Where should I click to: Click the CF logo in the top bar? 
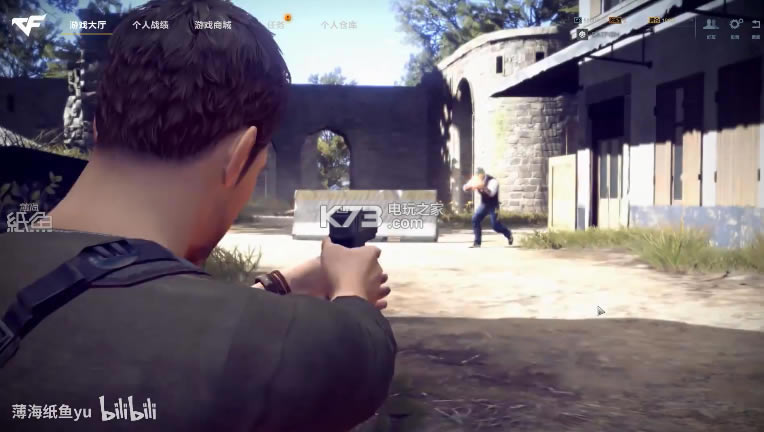[x=28, y=25]
